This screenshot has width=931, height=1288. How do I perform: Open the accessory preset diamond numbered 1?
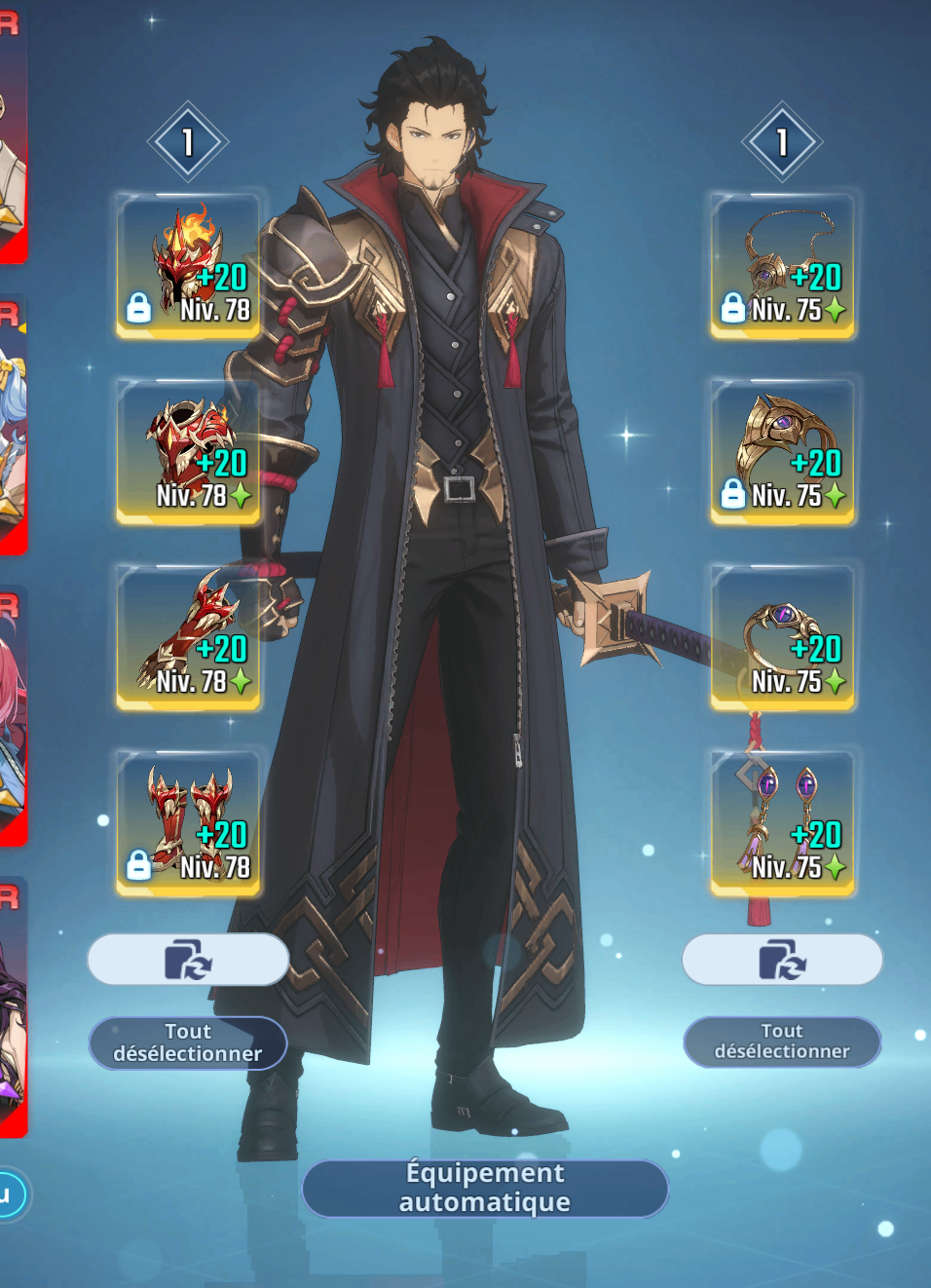pos(782,142)
